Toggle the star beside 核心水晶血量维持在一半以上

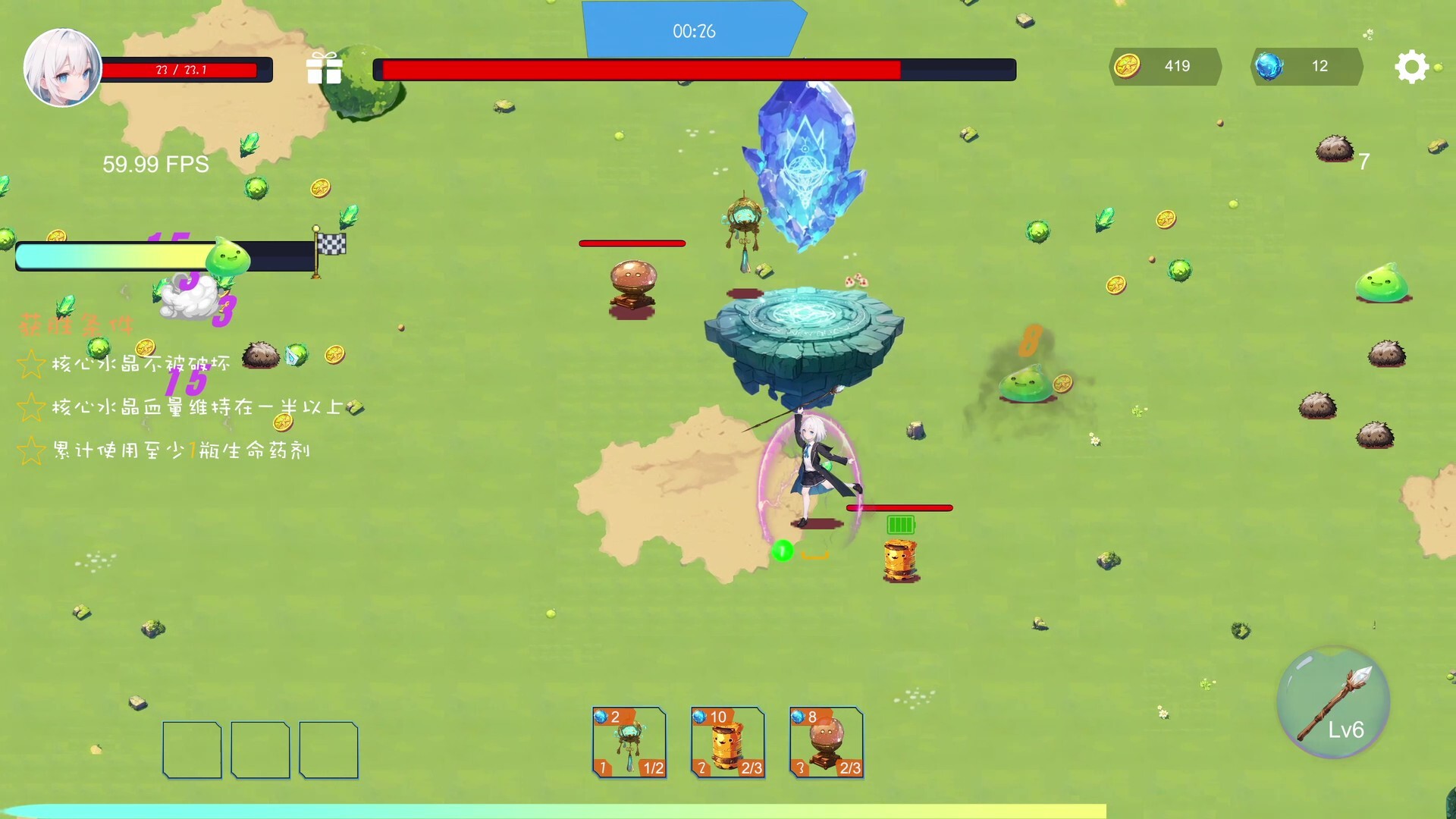pos(31,406)
